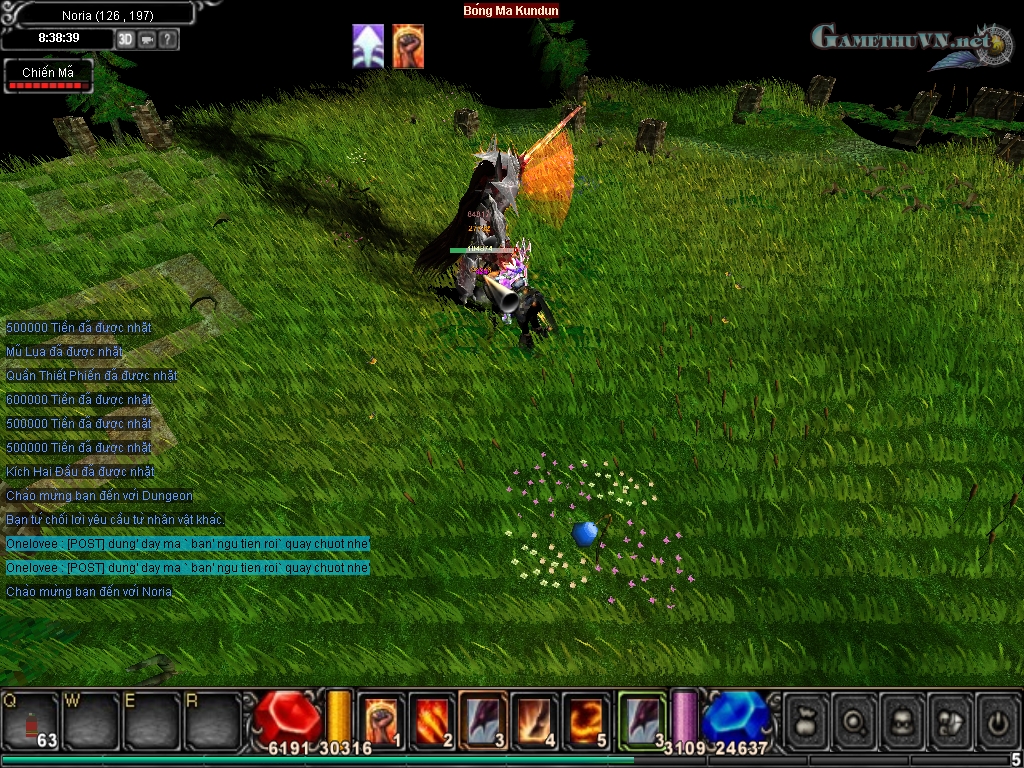Open the bag inventory button
The width and height of the screenshot is (1024, 768).
[807, 719]
